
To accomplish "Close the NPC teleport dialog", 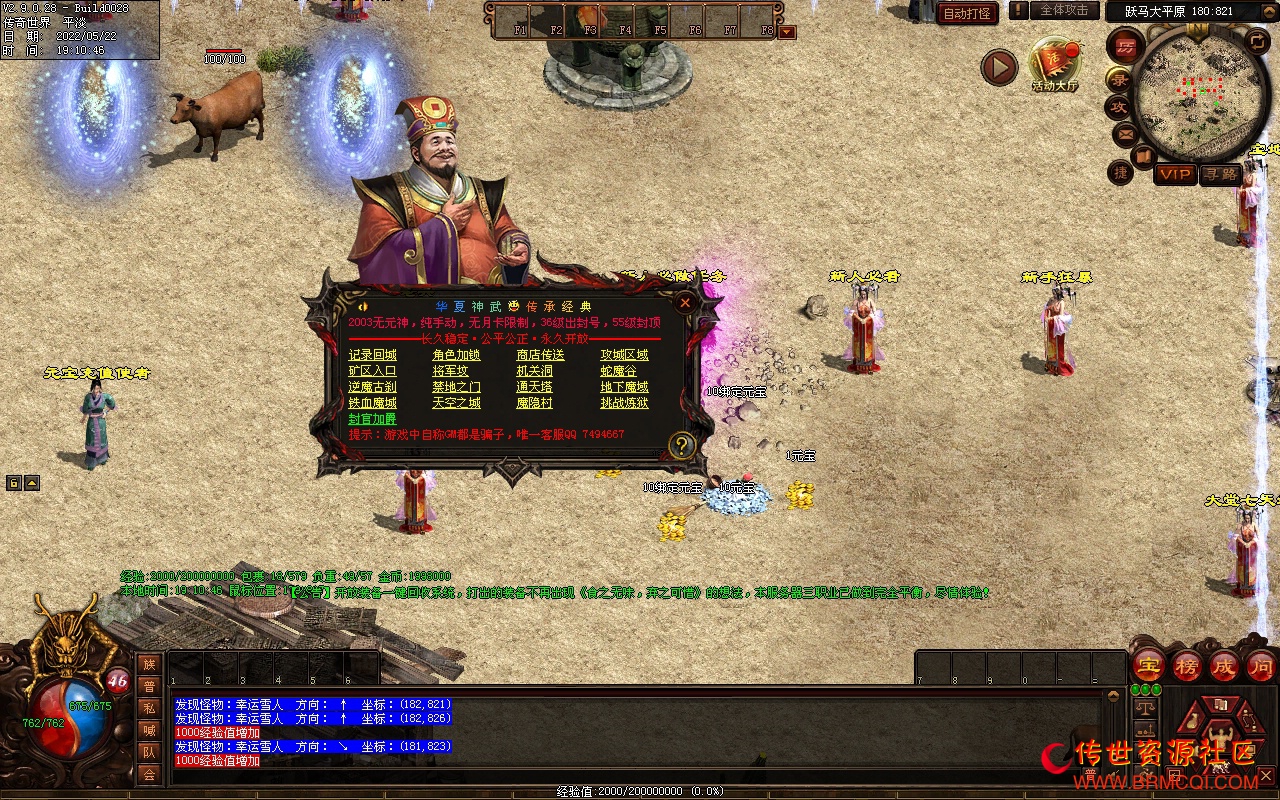I will [x=685, y=302].
